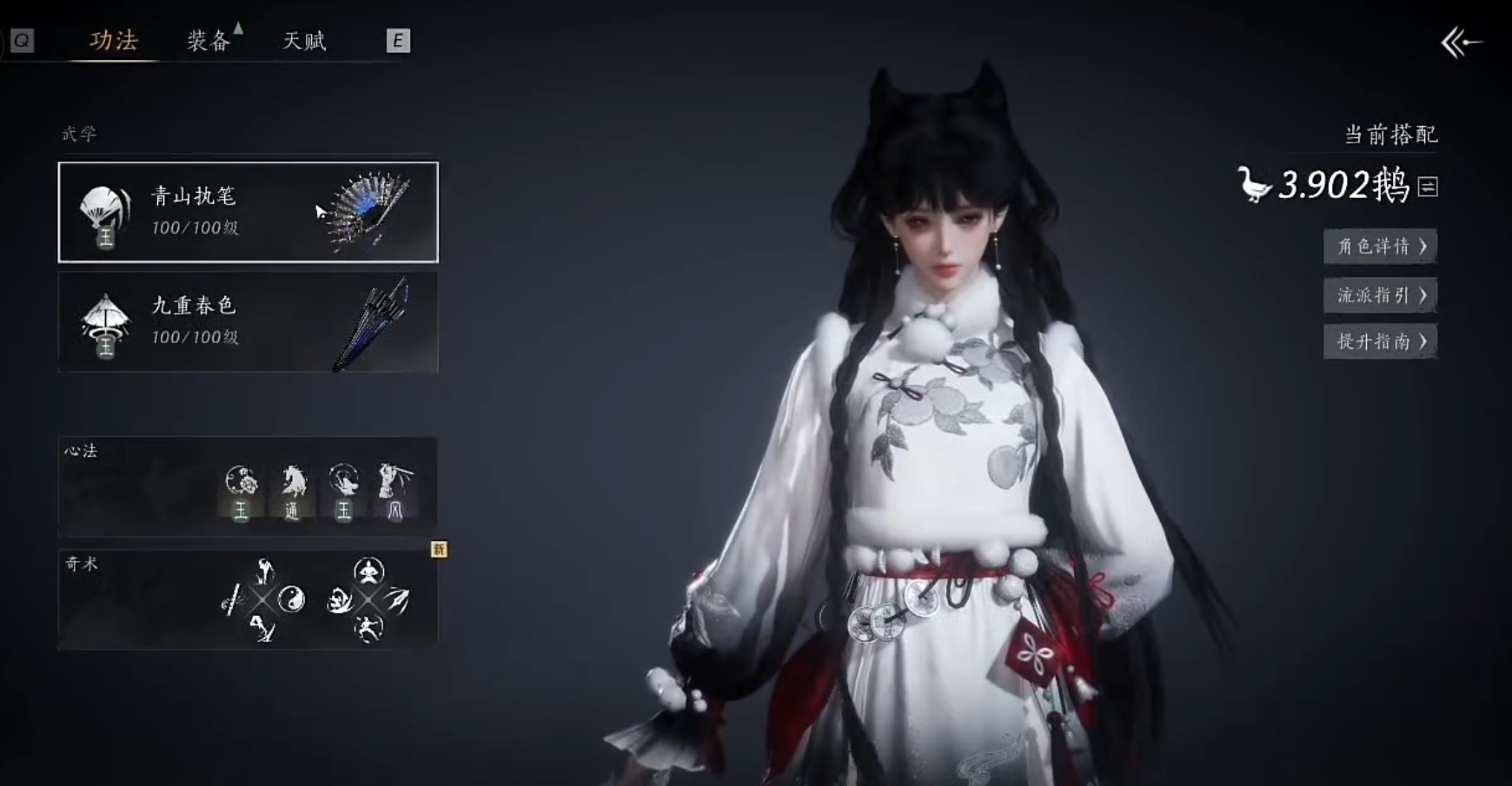
Task: Open the 天赋 talents tab
Action: click(304, 41)
